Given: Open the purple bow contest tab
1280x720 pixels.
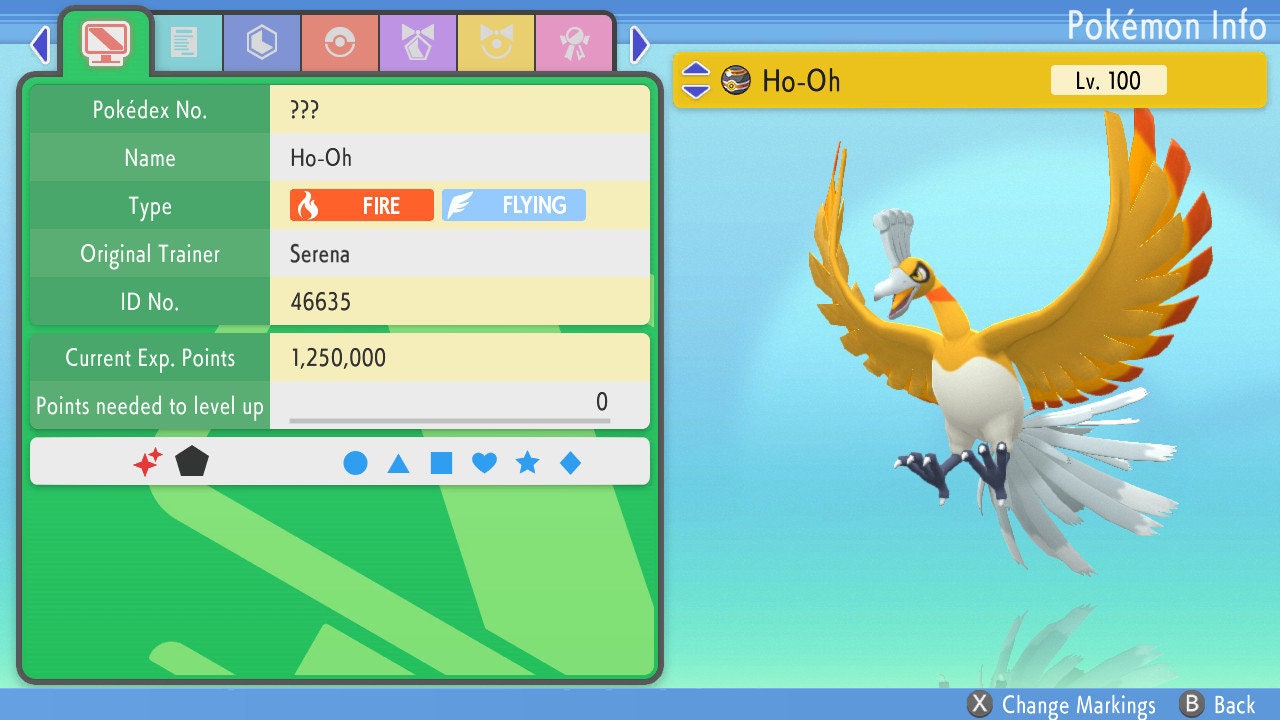Looking at the screenshot, I should (x=417, y=43).
